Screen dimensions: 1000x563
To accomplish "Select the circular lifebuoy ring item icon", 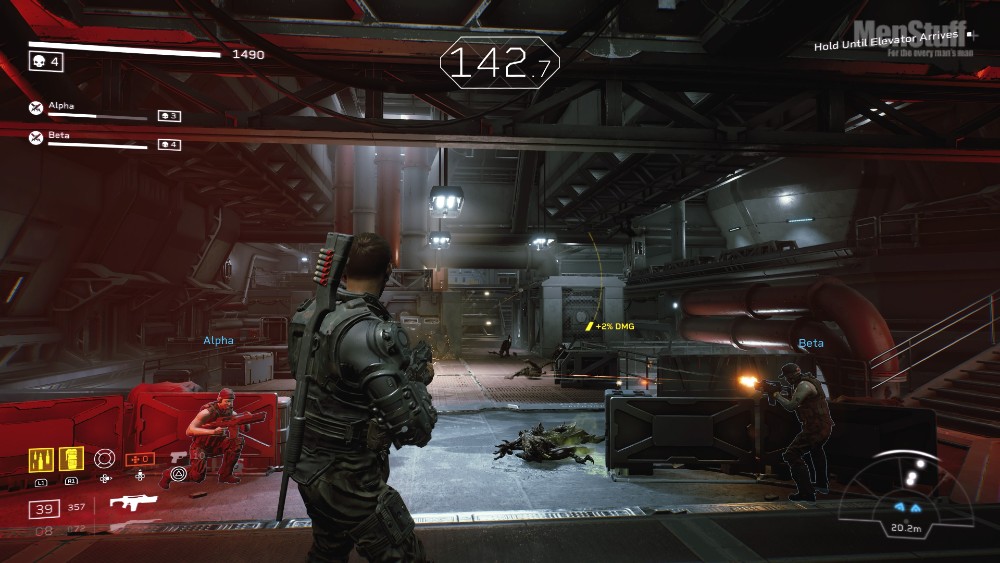I will pyautogui.click(x=105, y=459).
